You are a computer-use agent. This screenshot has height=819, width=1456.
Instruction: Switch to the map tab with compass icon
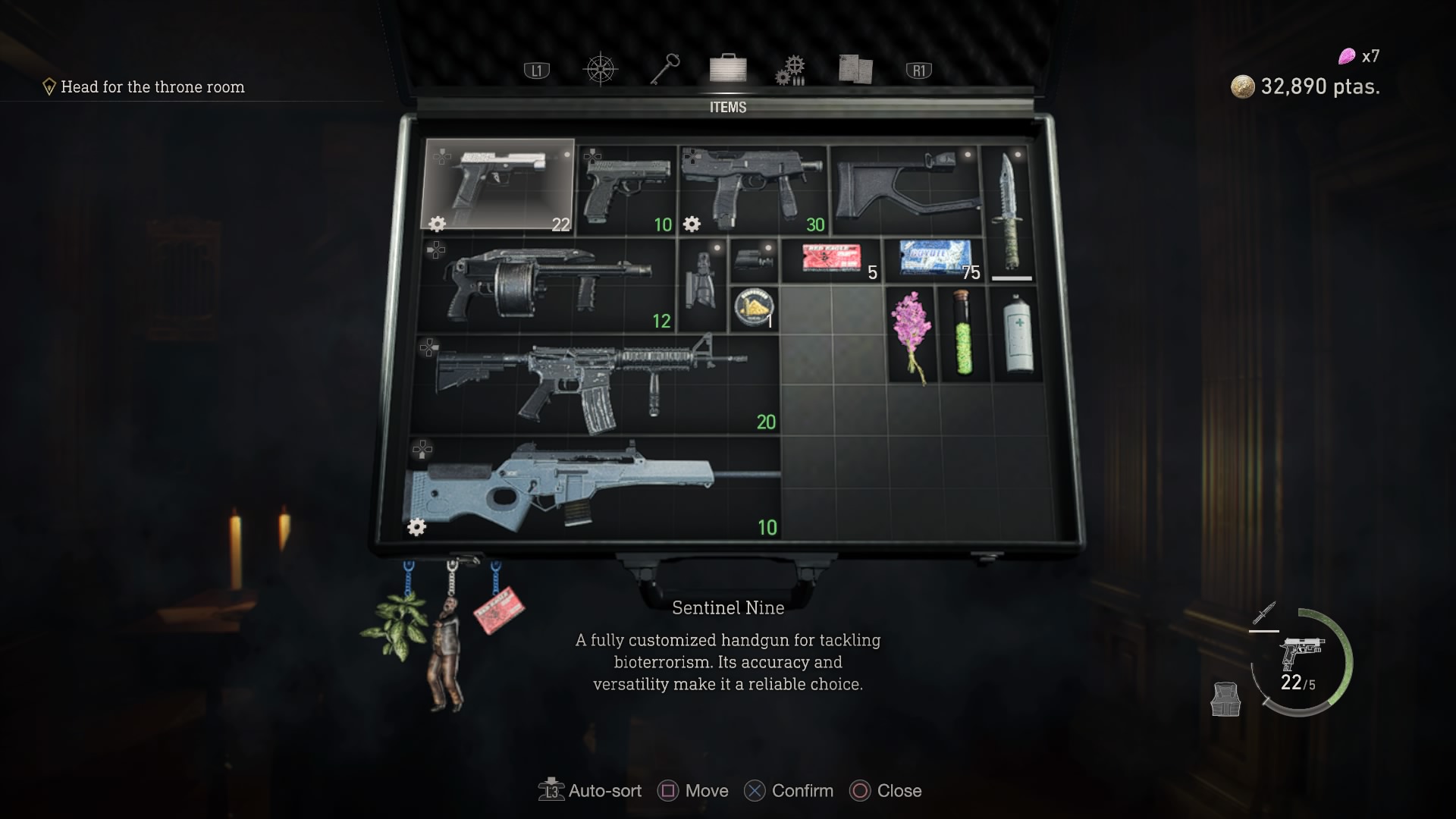click(600, 70)
